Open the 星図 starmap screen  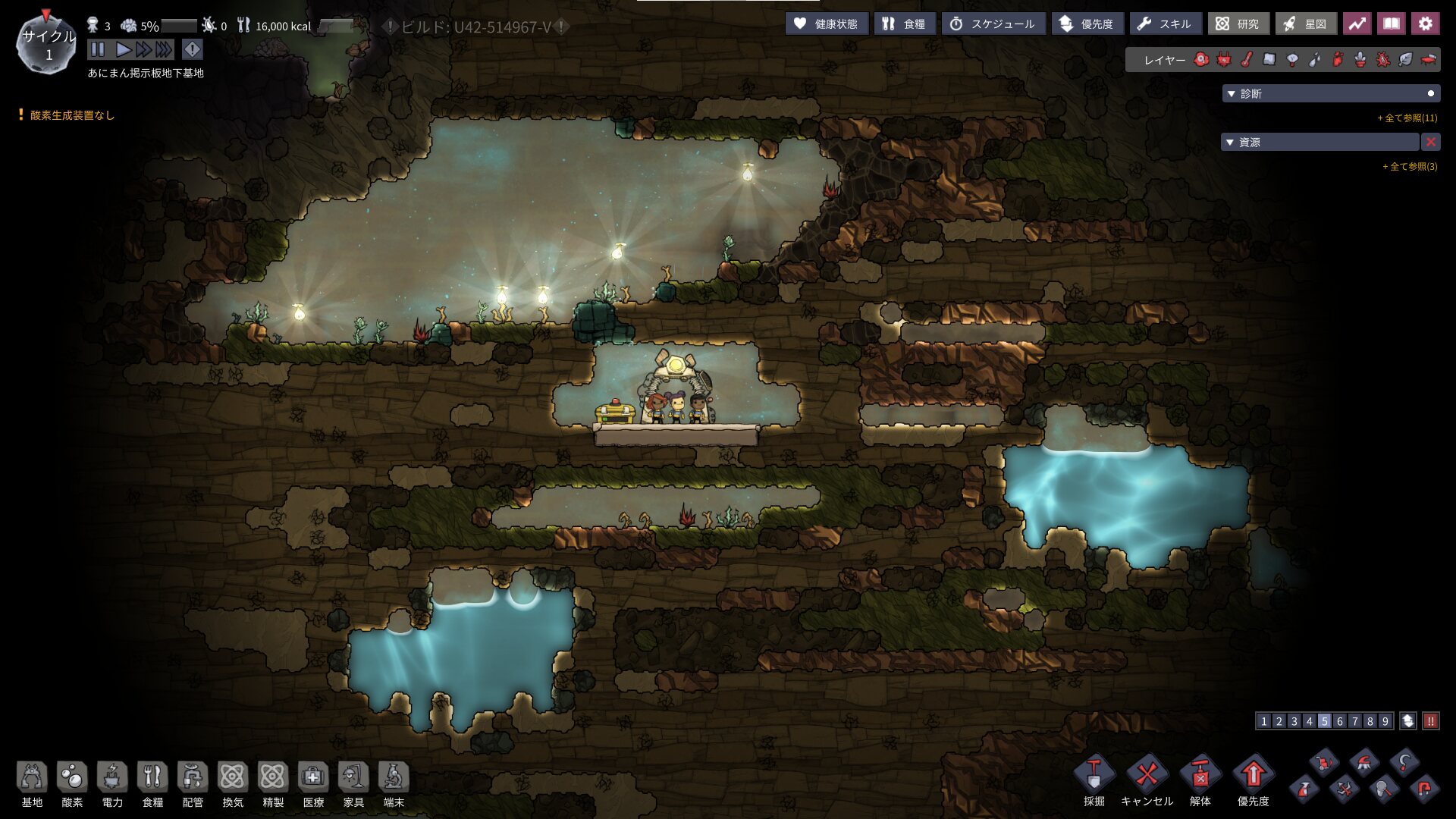tap(1305, 24)
